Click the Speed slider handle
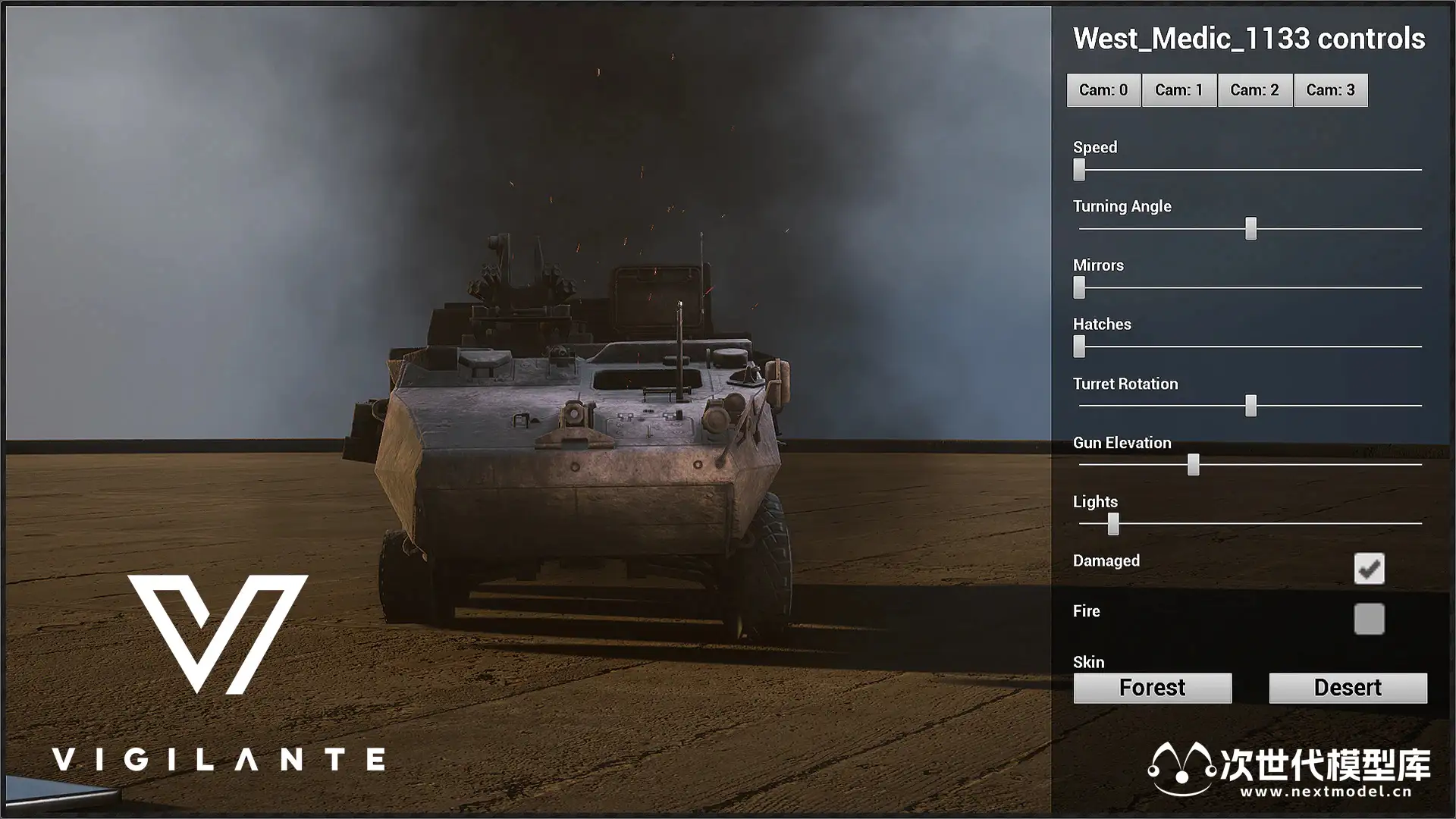Screen dimensions: 1456x819 coord(1079,170)
